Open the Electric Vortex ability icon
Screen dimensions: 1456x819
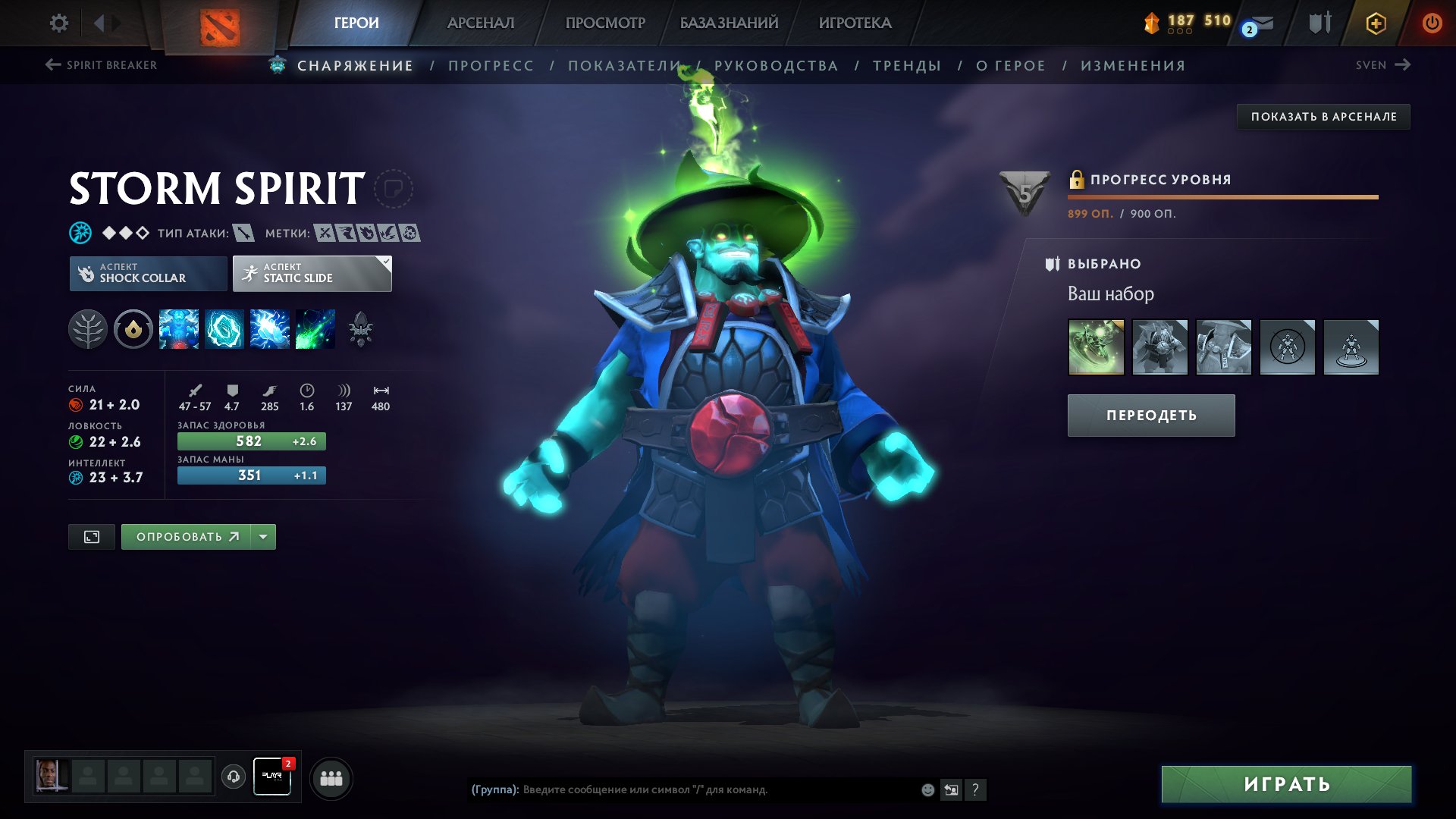[x=224, y=329]
